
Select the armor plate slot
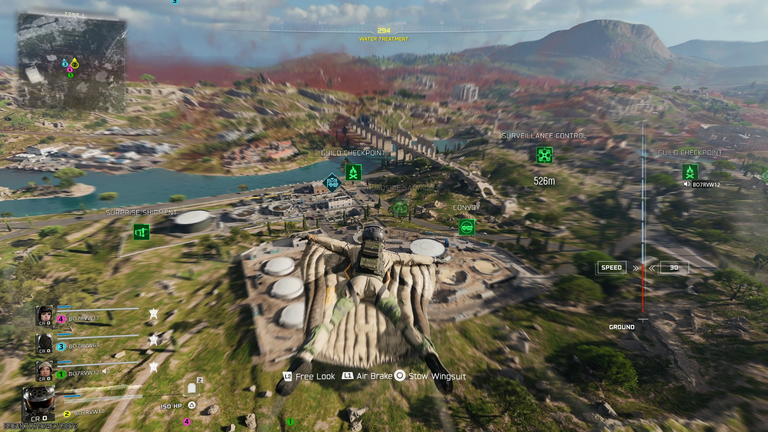[192, 388]
